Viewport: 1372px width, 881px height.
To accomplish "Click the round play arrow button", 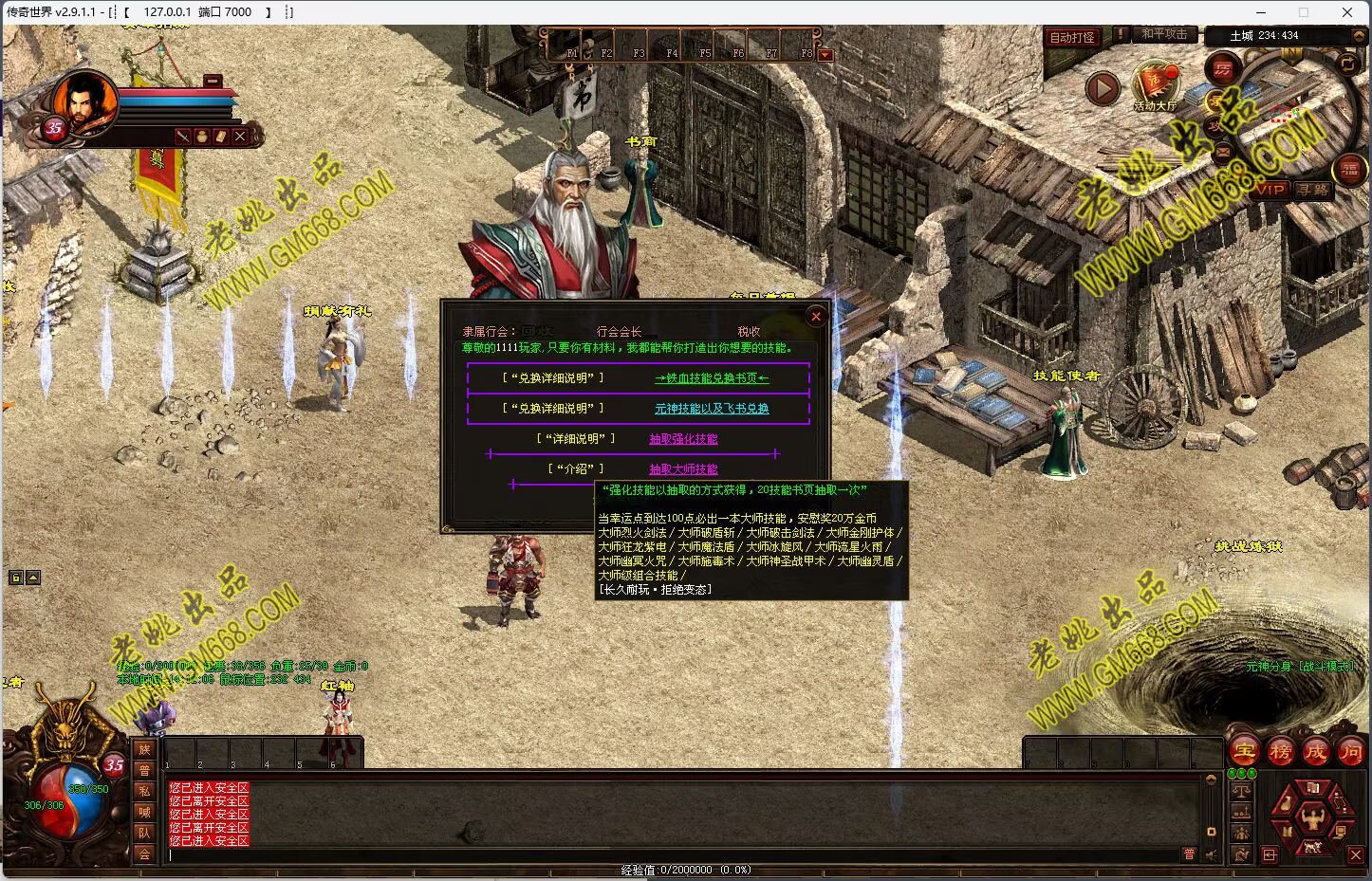I will pos(1102,89).
